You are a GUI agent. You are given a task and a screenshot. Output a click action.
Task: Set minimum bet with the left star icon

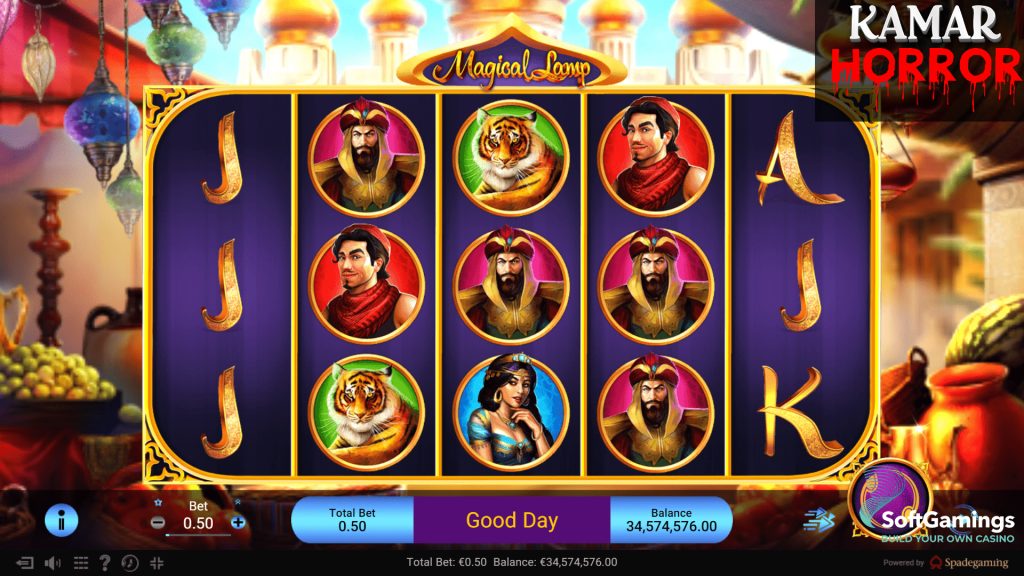pos(158,503)
